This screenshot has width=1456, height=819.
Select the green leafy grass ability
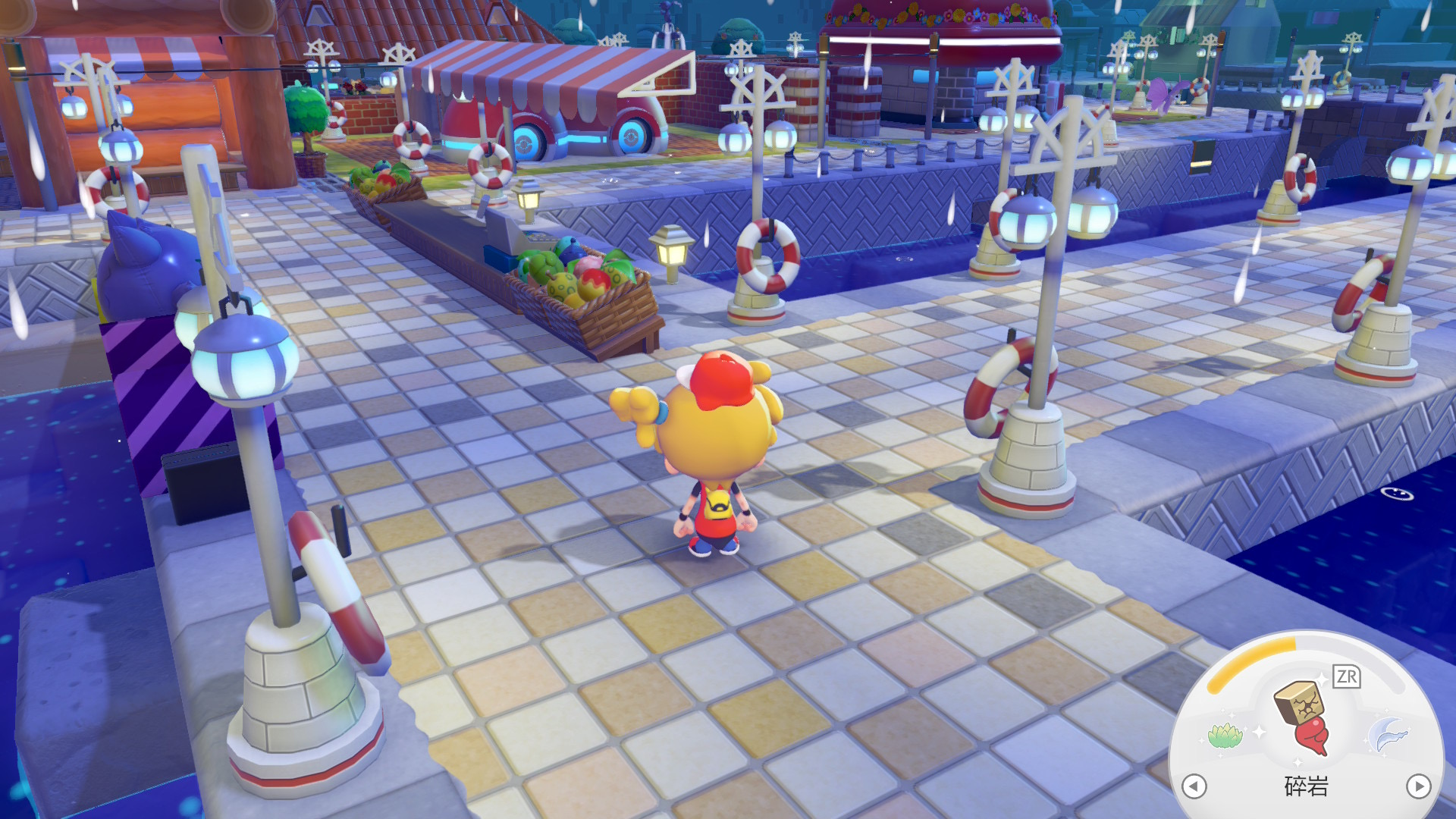point(1225,734)
